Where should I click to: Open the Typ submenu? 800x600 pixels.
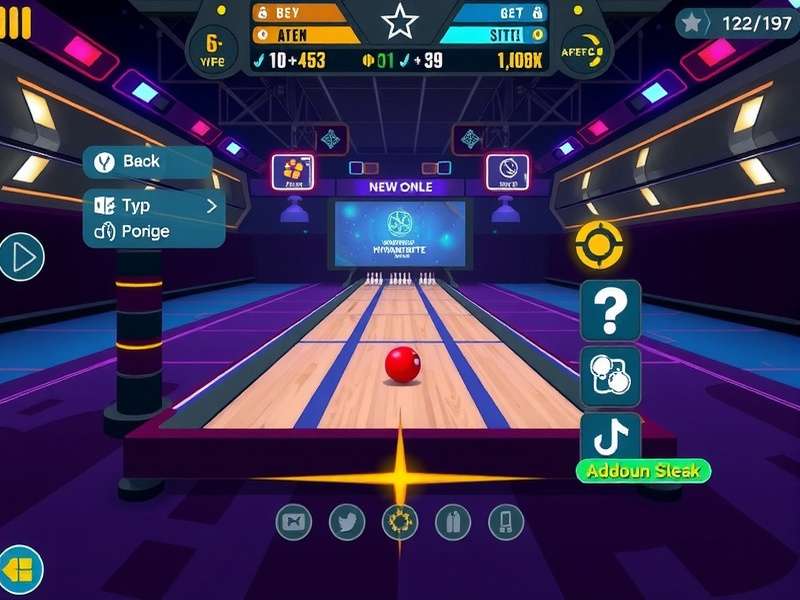click(154, 206)
